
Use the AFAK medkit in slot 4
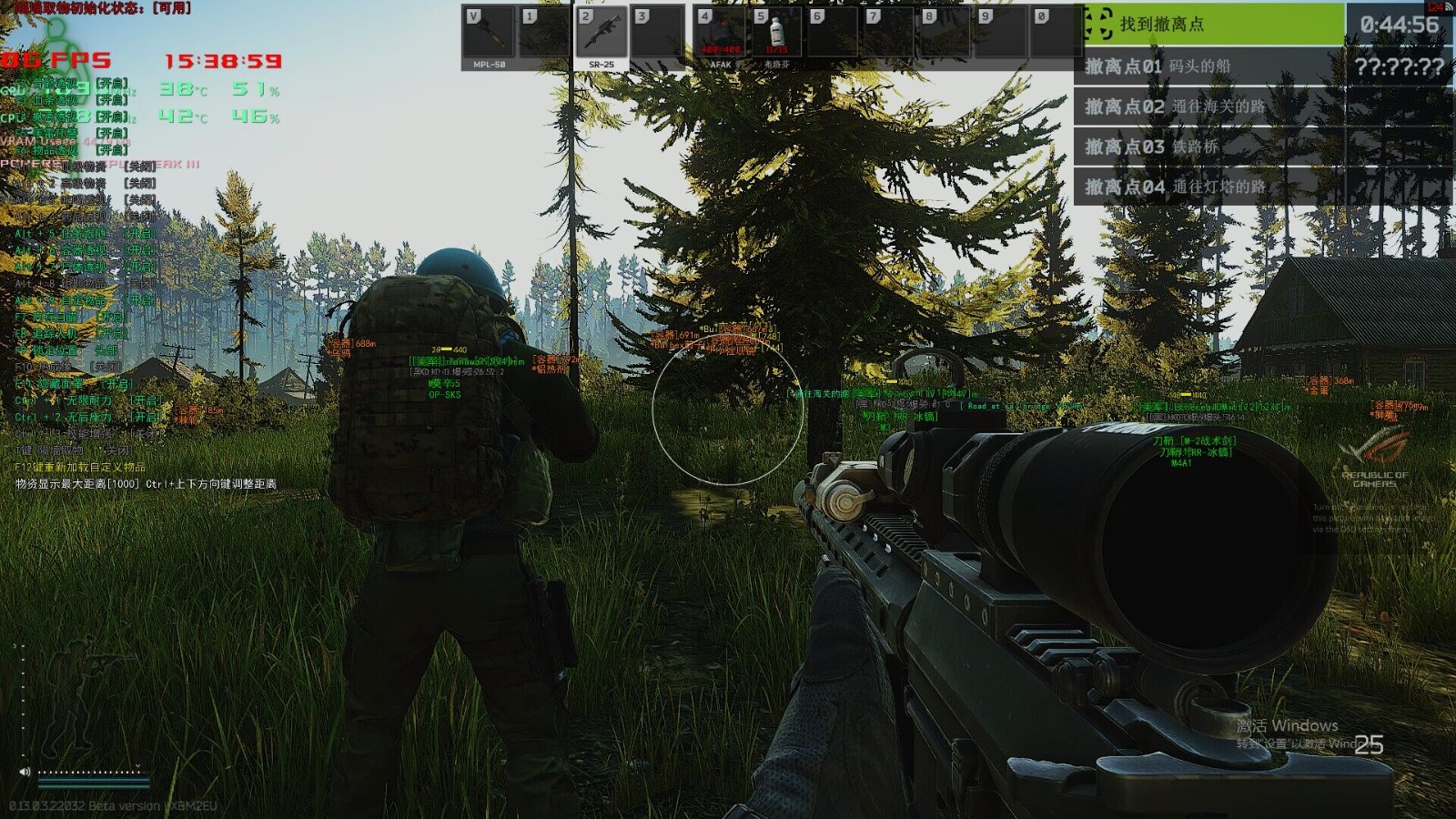coord(721,36)
